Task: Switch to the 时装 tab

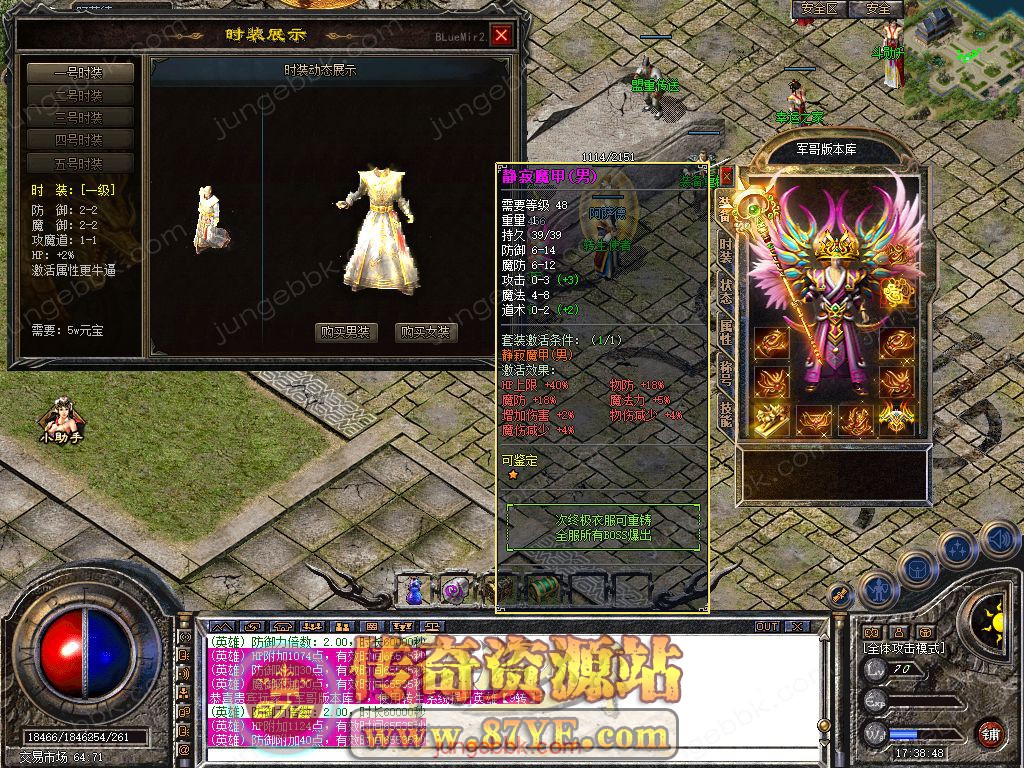Action: pos(726,251)
